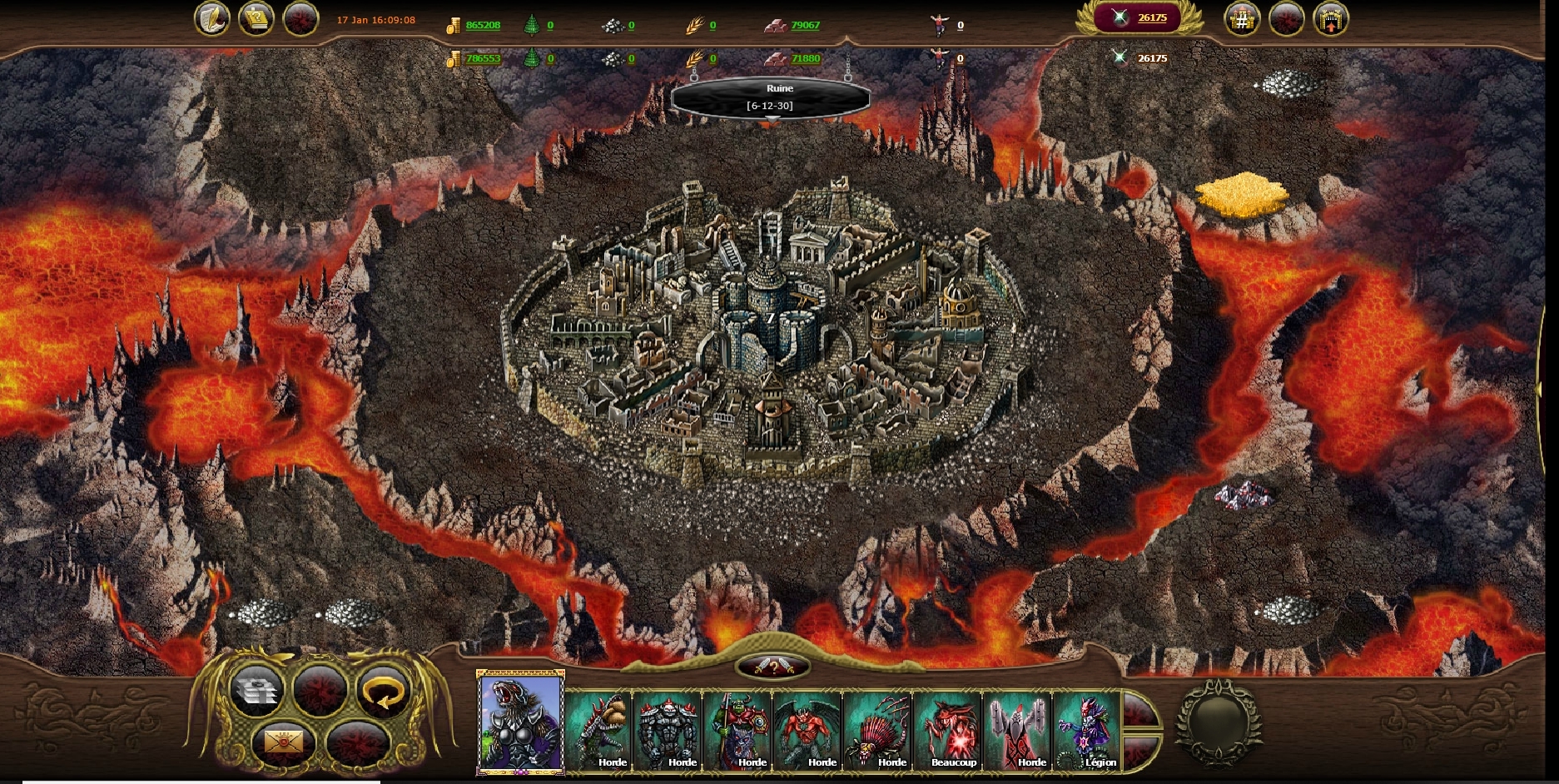Viewport: 1559px width, 784px height.
Task: Select the armored beast hero portrait
Action: point(521,722)
